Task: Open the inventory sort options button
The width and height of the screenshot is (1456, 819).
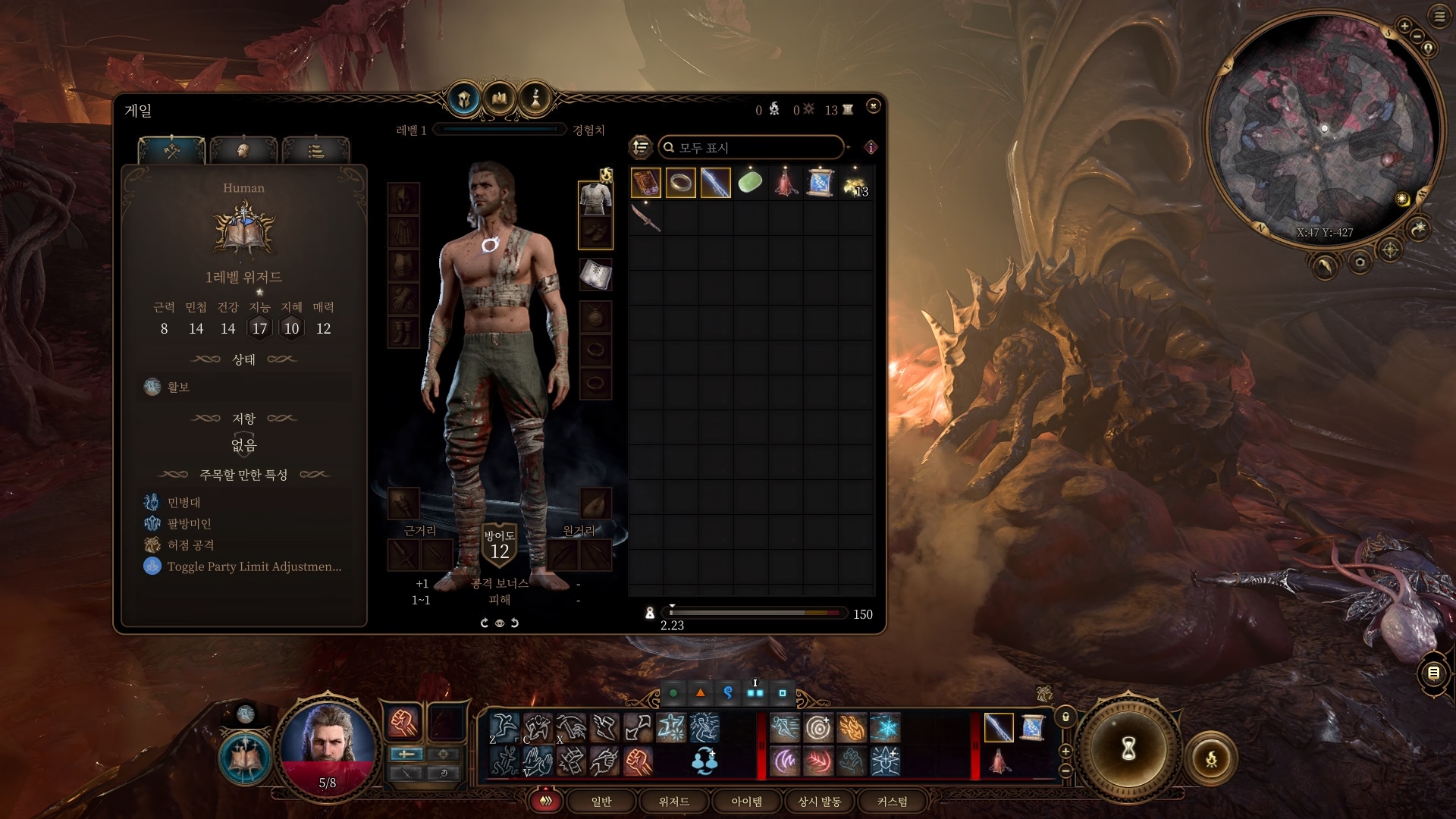Action: (x=641, y=147)
